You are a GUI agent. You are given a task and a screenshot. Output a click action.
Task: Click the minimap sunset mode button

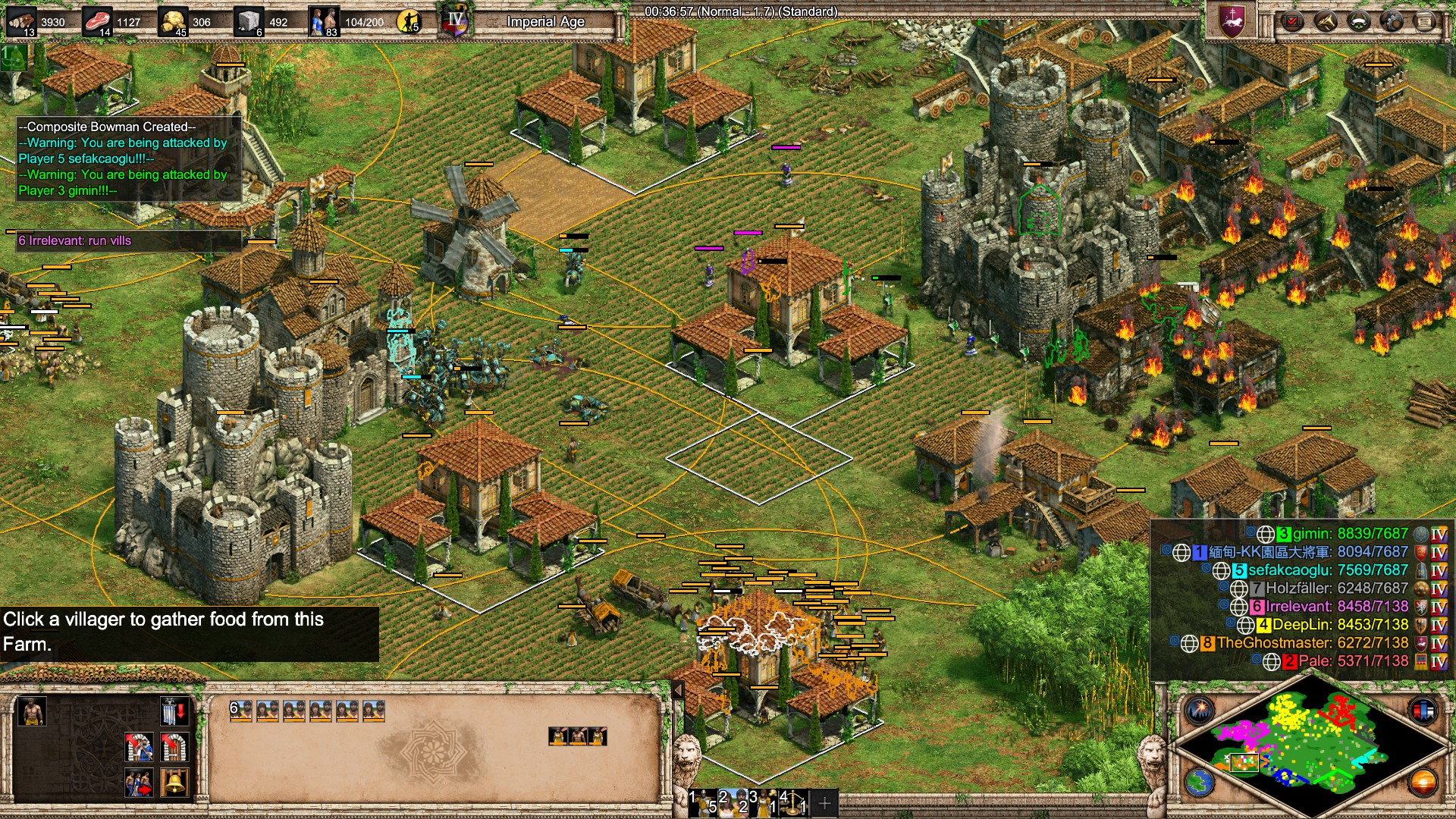click(x=1423, y=782)
